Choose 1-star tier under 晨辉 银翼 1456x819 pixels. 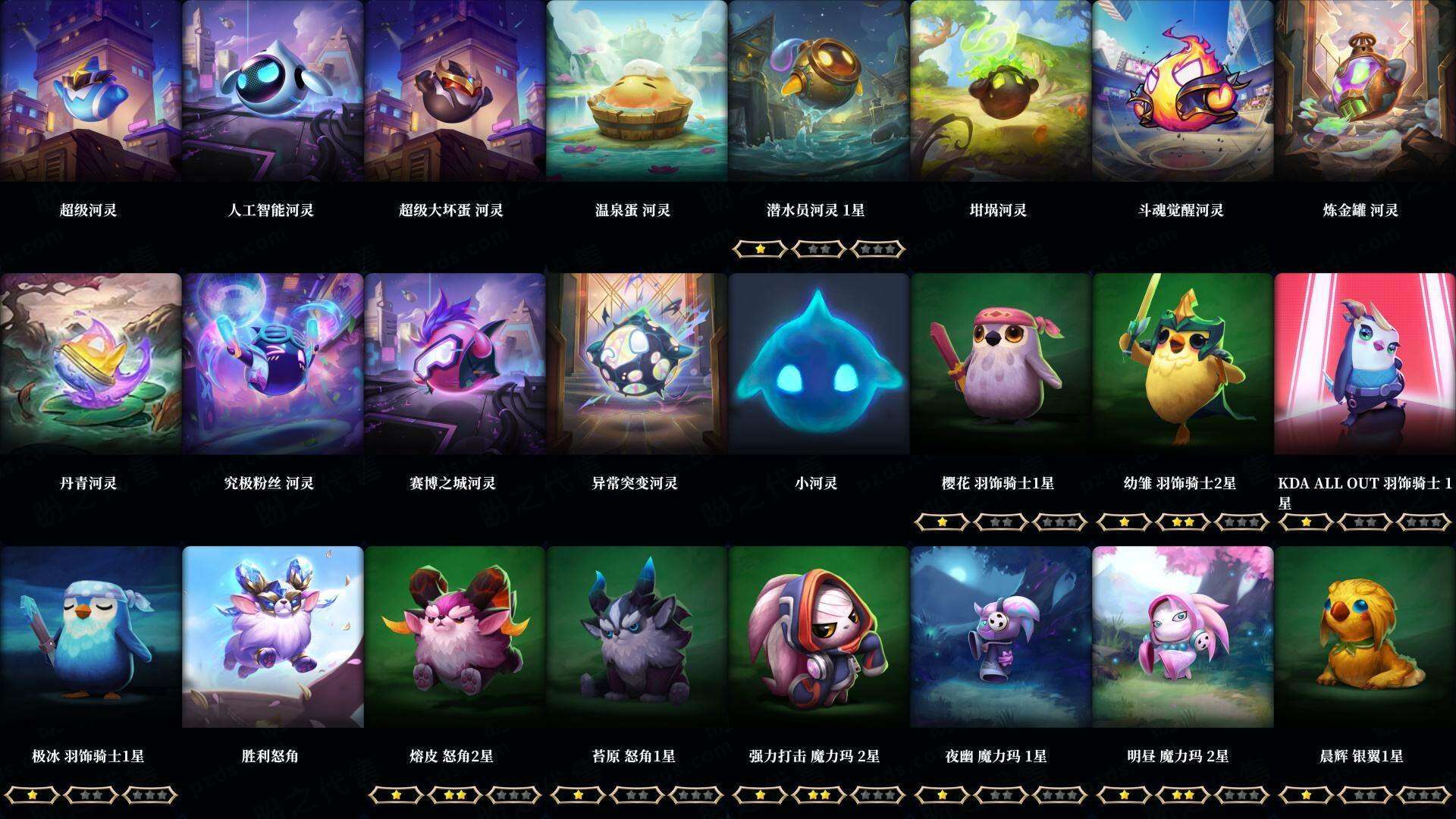[x=1308, y=795]
